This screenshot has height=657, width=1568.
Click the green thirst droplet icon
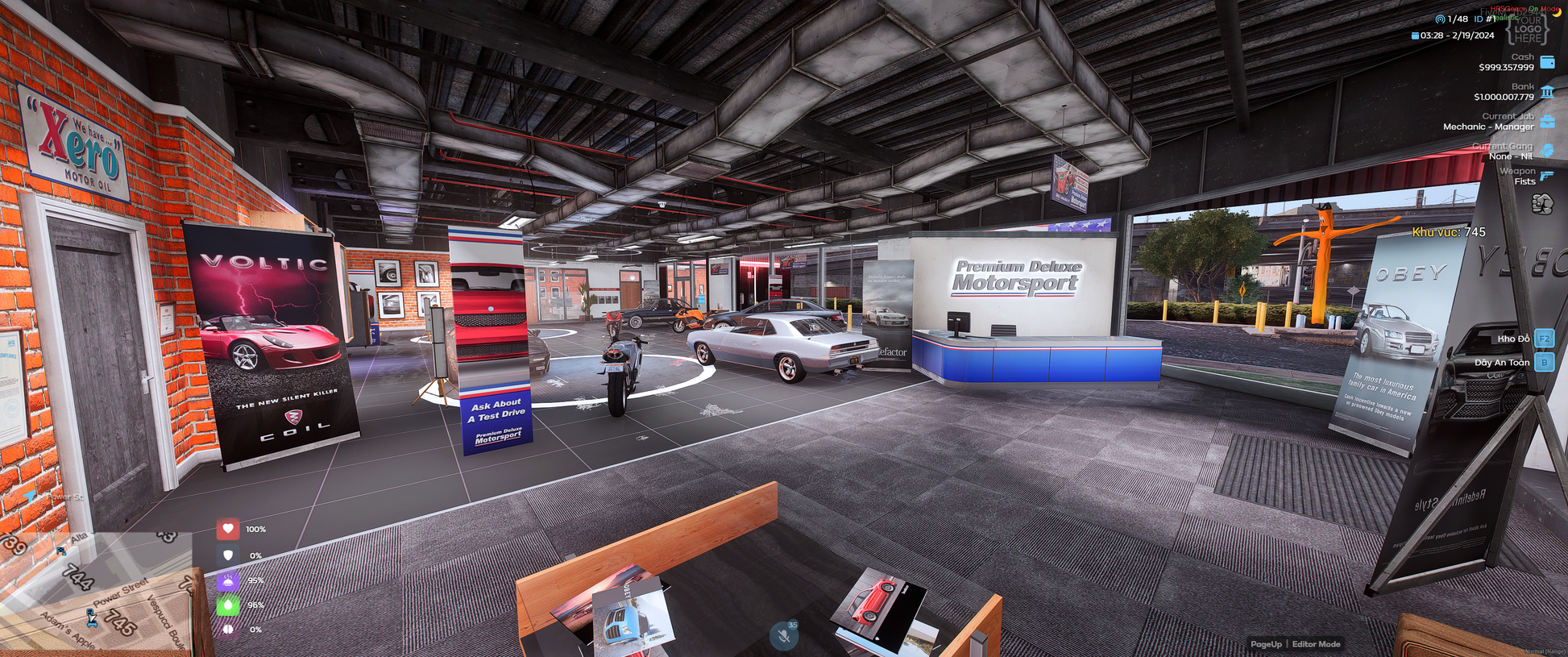coord(228,605)
